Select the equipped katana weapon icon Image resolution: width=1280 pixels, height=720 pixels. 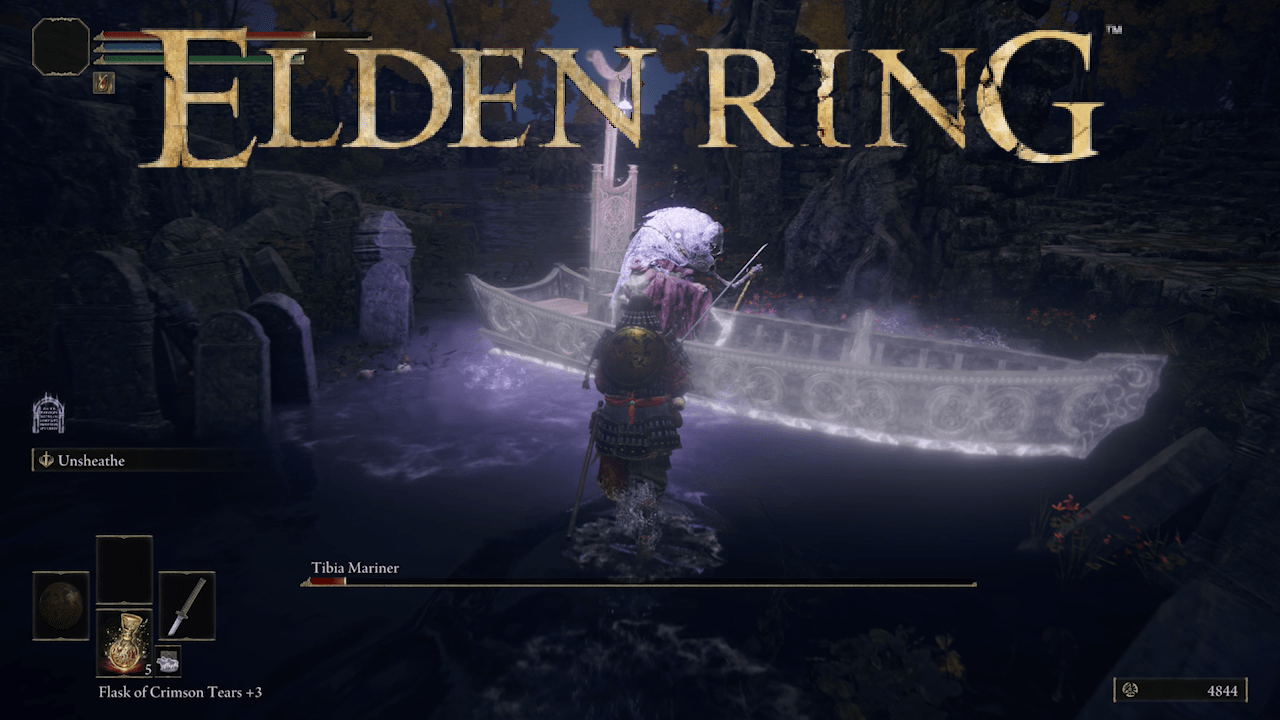(190, 607)
